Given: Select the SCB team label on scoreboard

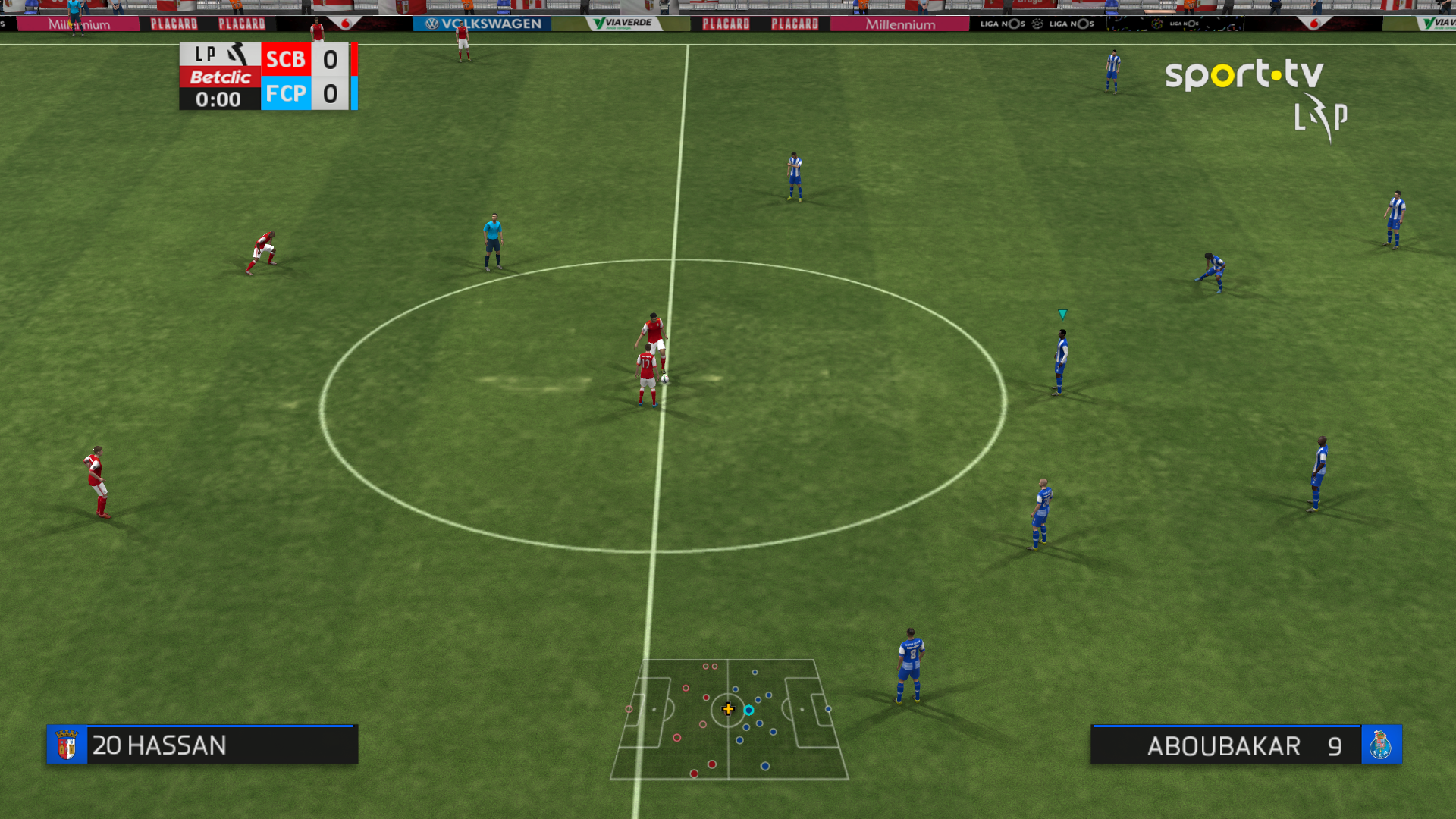Looking at the screenshot, I should tap(285, 59).
